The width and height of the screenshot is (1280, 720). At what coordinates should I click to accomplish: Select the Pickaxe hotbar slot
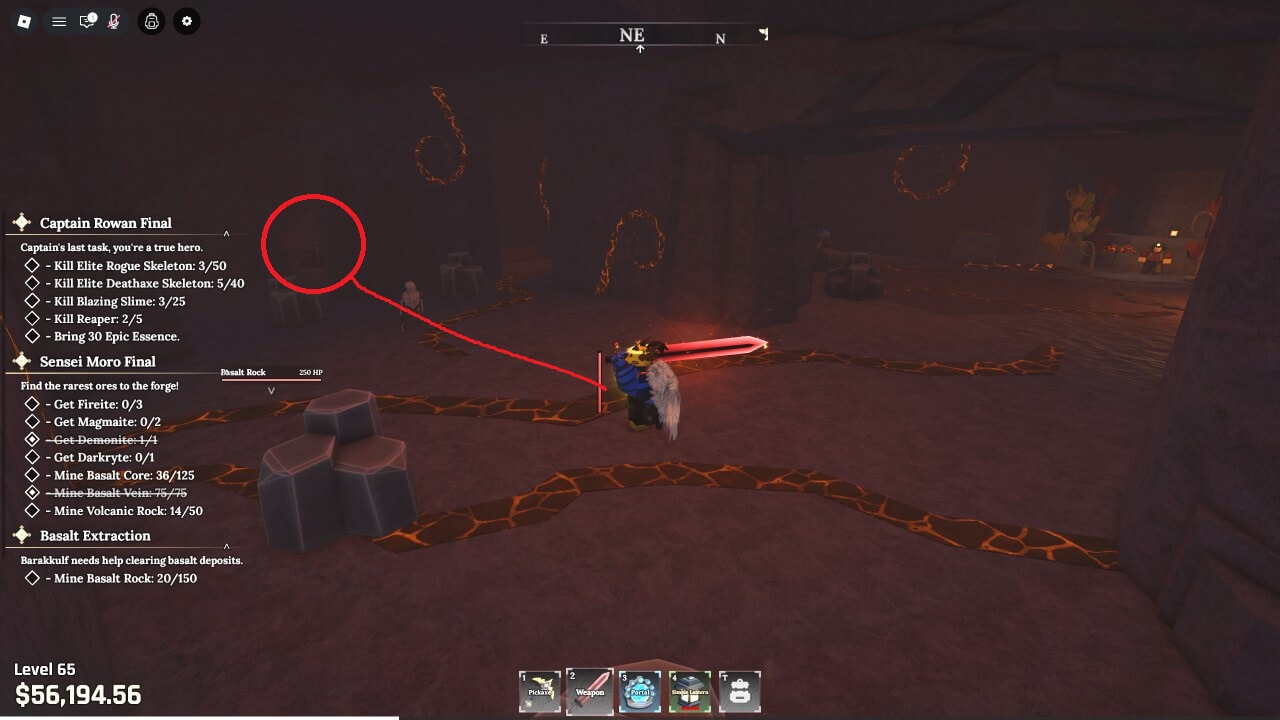[x=540, y=691]
